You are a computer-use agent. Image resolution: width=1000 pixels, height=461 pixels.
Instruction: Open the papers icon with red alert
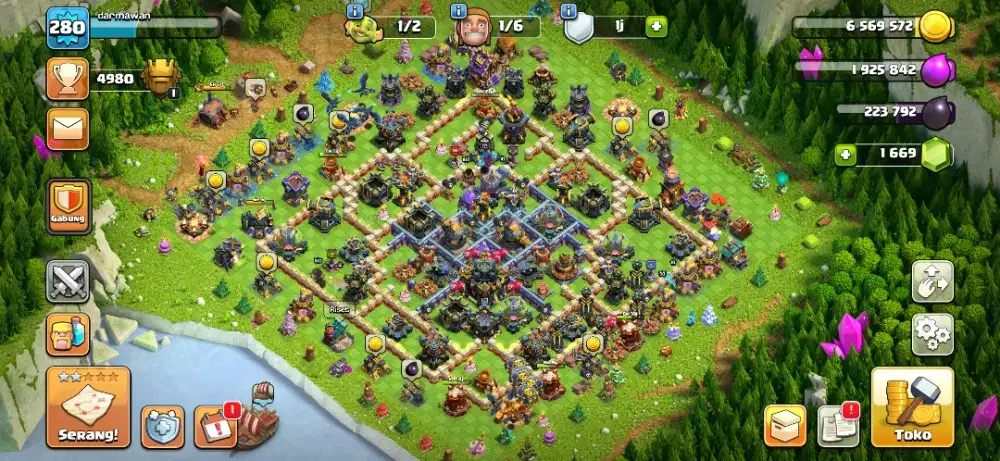[837, 426]
